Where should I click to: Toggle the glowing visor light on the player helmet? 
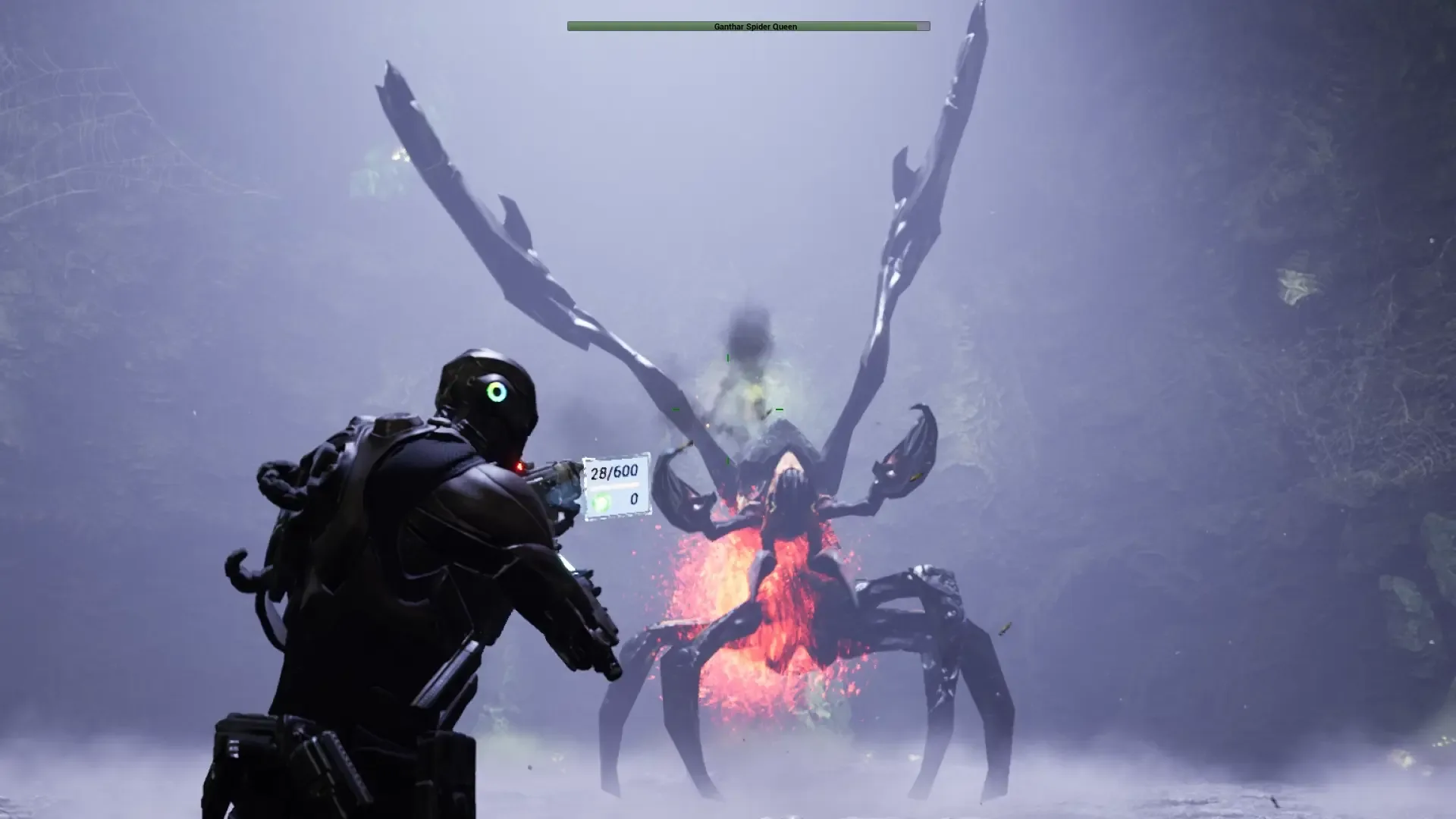tap(497, 393)
